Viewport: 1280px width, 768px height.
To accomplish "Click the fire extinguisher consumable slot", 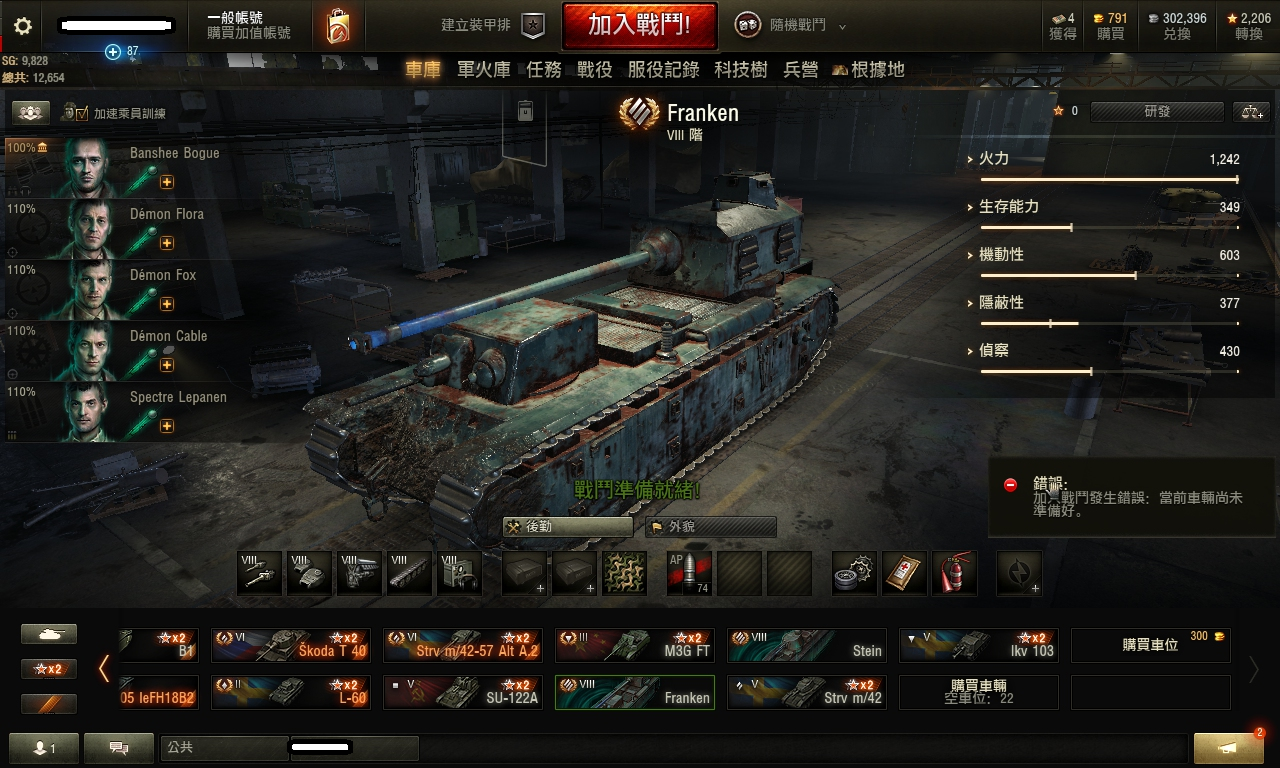I will click(x=954, y=573).
